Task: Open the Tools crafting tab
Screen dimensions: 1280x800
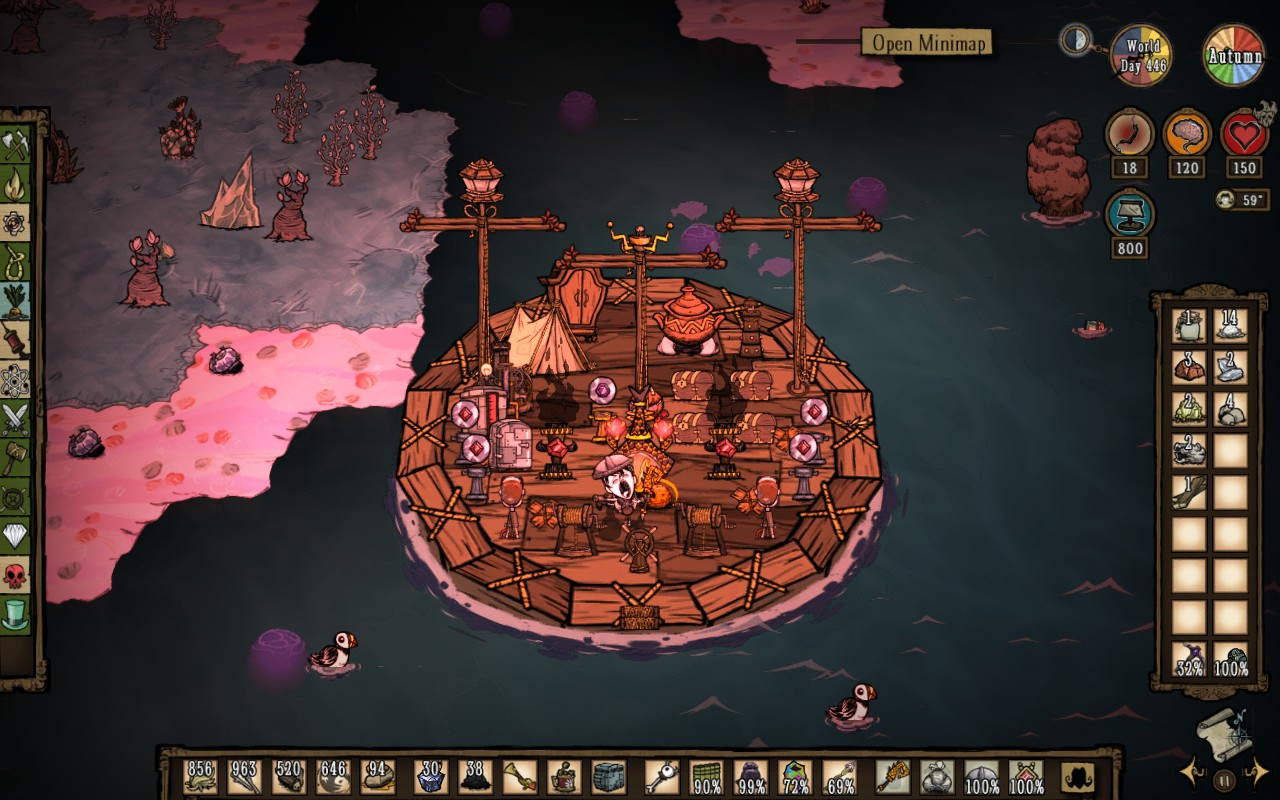Action: click(x=16, y=146)
